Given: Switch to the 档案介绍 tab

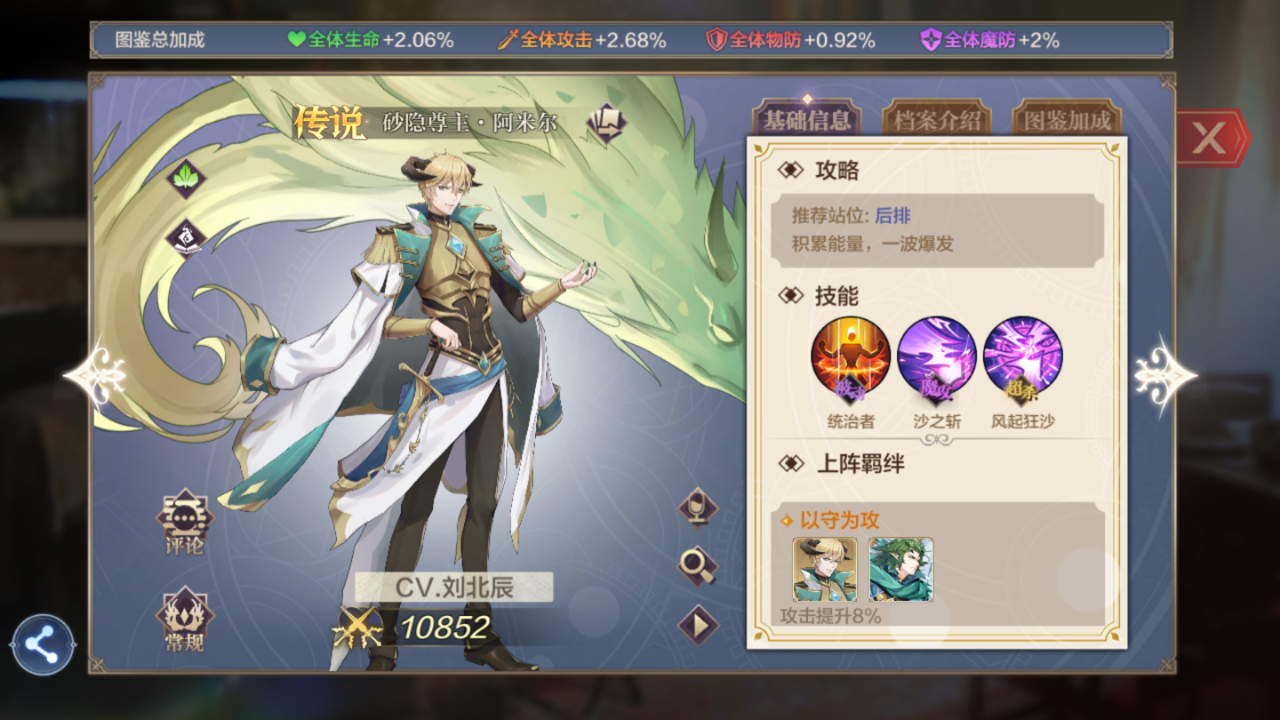Looking at the screenshot, I should (x=936, y=118).
